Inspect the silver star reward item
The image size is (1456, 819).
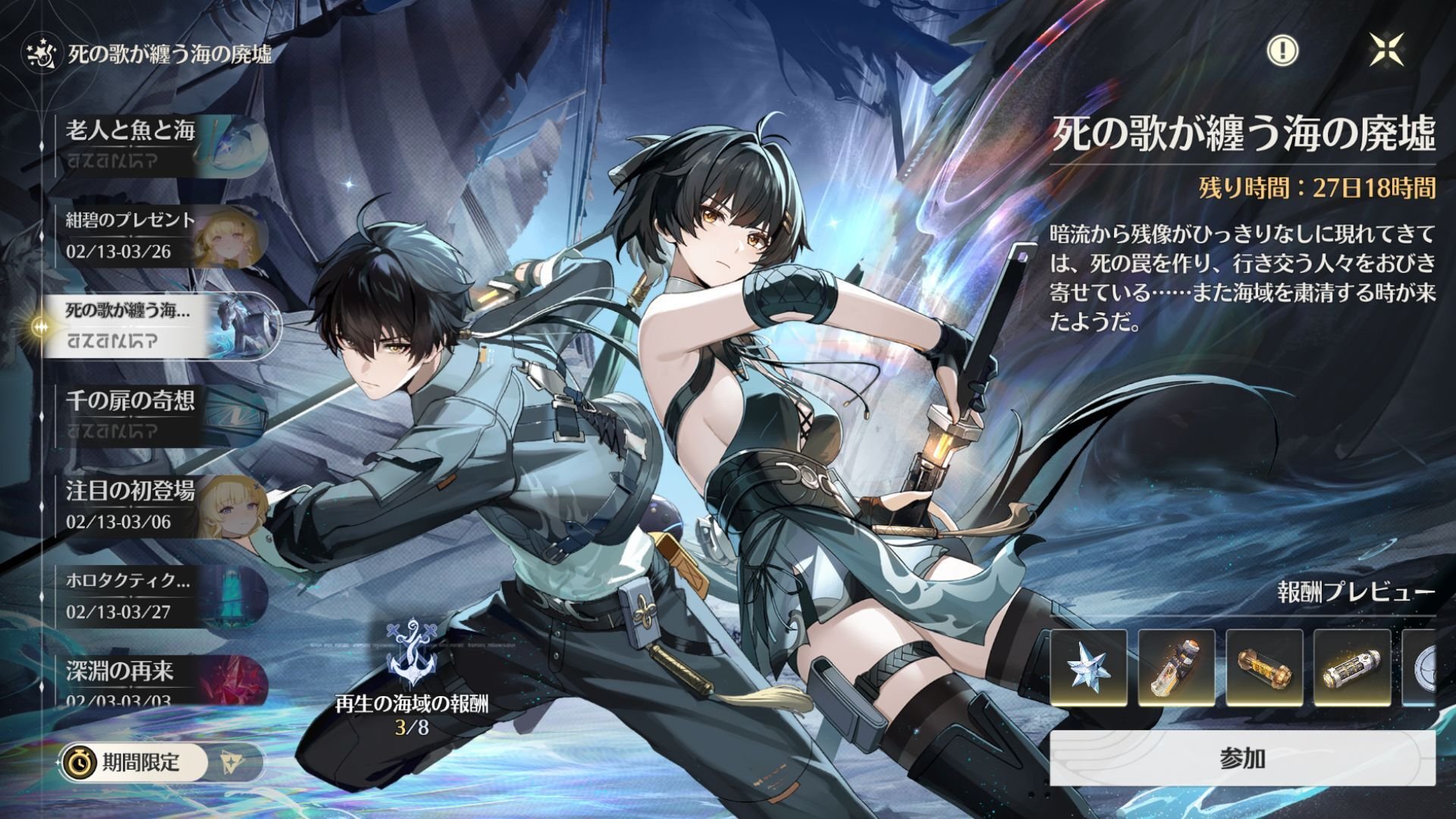[x=1088, y=668]
